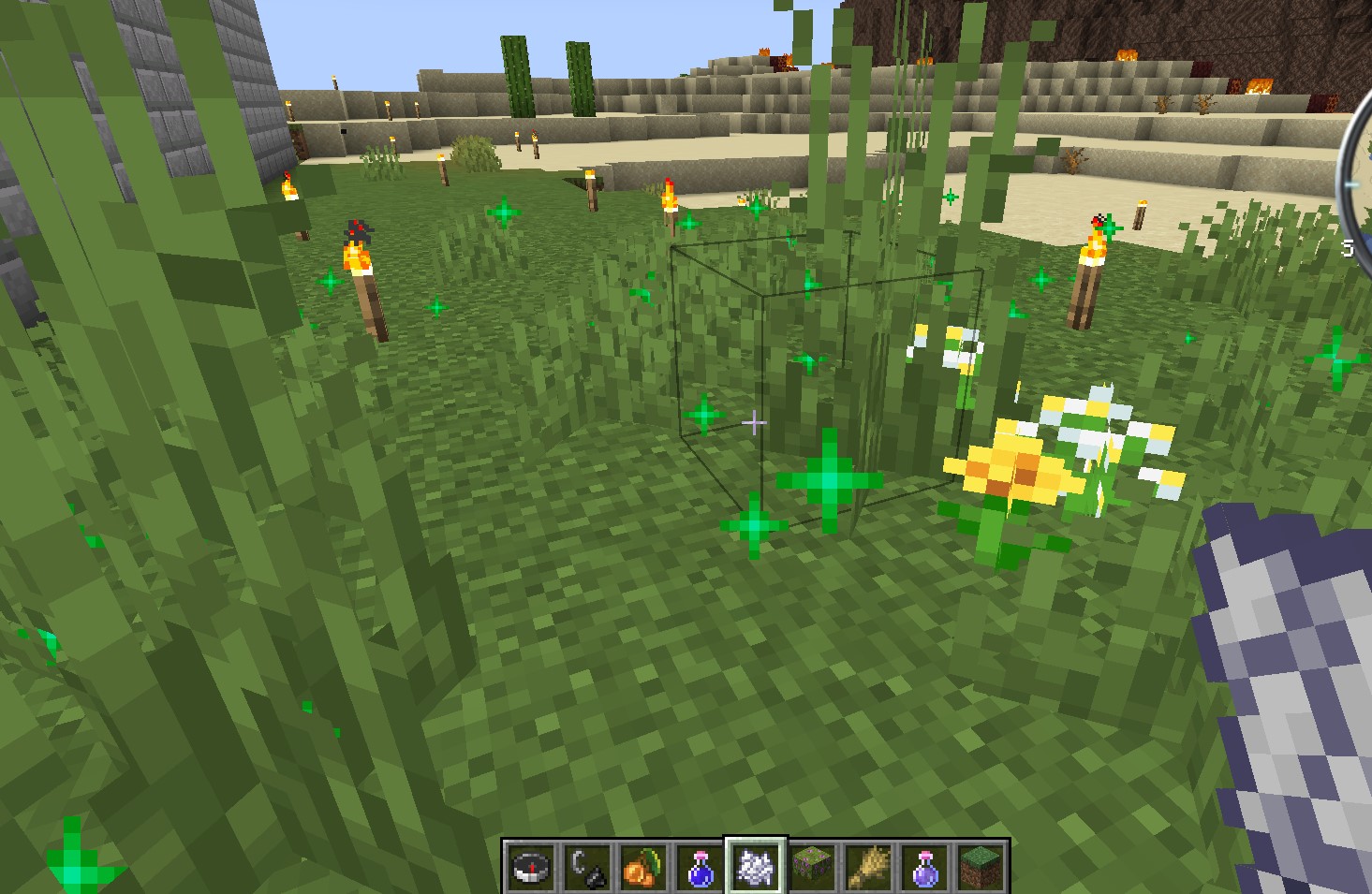
Task: Choose the orange fruit hotbar slot
Action: coord(643,866)
